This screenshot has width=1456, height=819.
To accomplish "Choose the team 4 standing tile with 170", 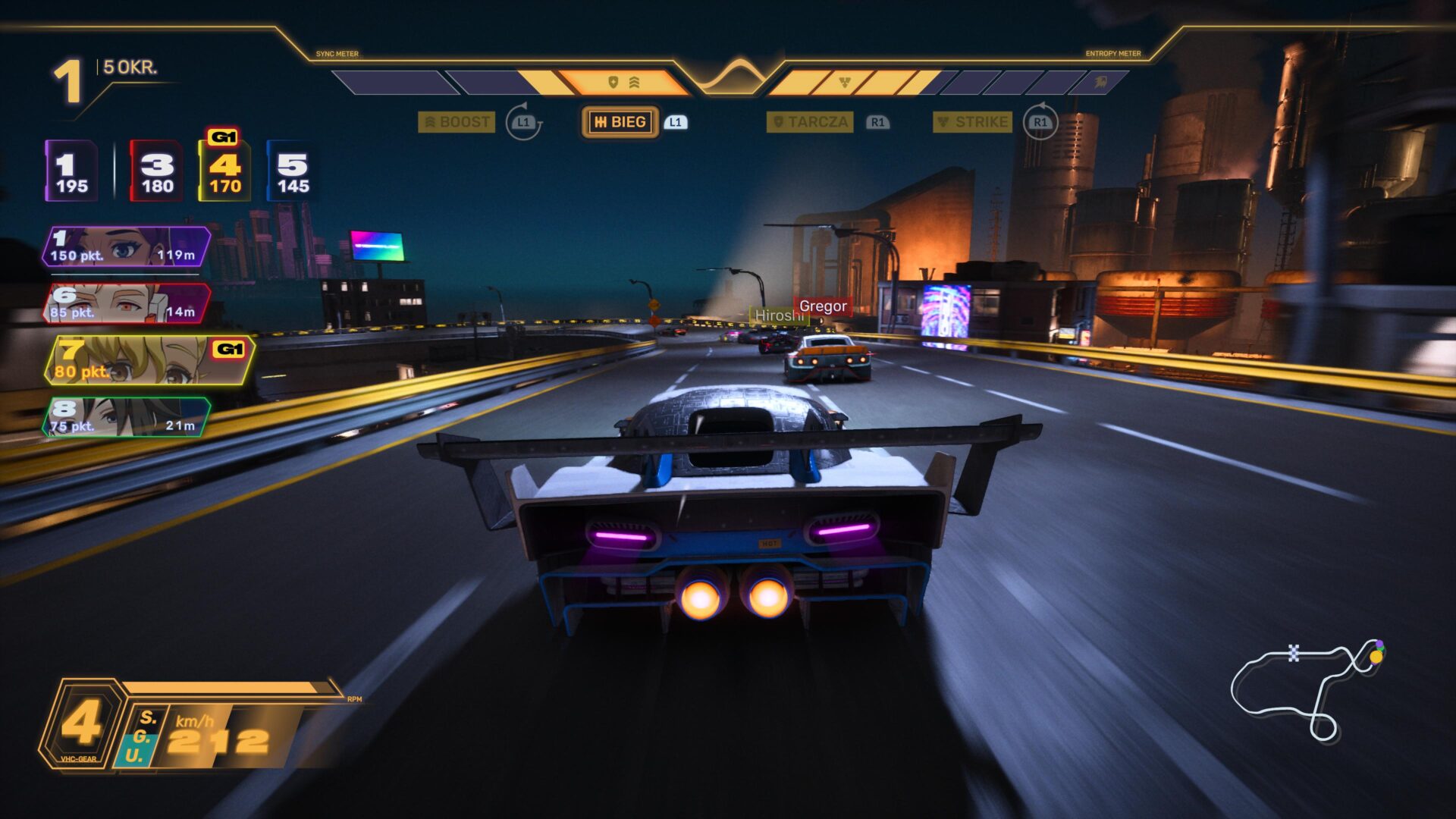I will (224, 173).
